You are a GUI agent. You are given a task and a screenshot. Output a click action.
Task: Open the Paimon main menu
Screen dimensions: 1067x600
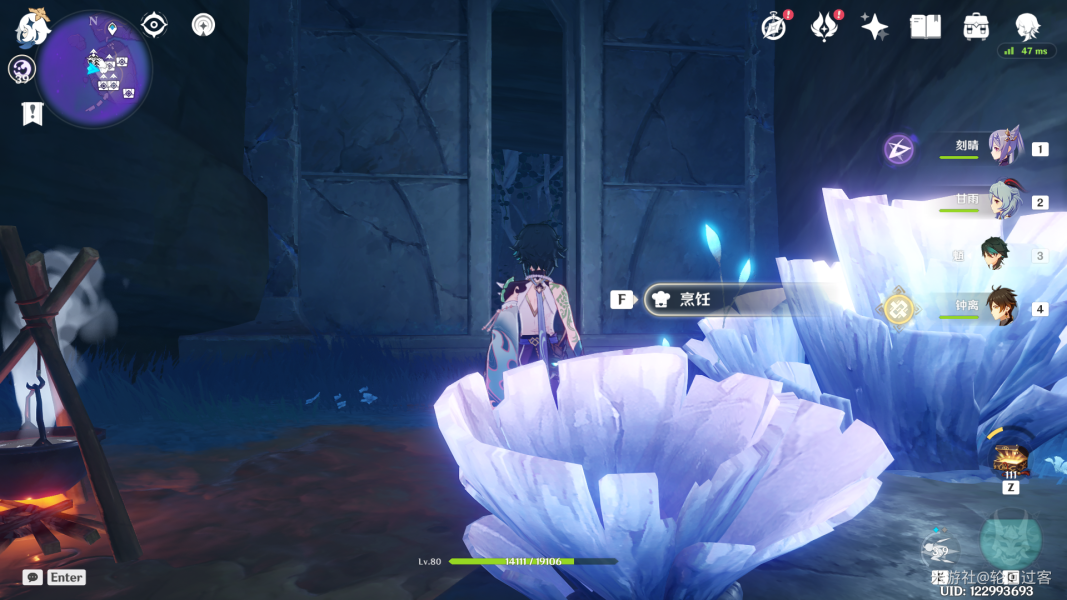pos(32,28)
